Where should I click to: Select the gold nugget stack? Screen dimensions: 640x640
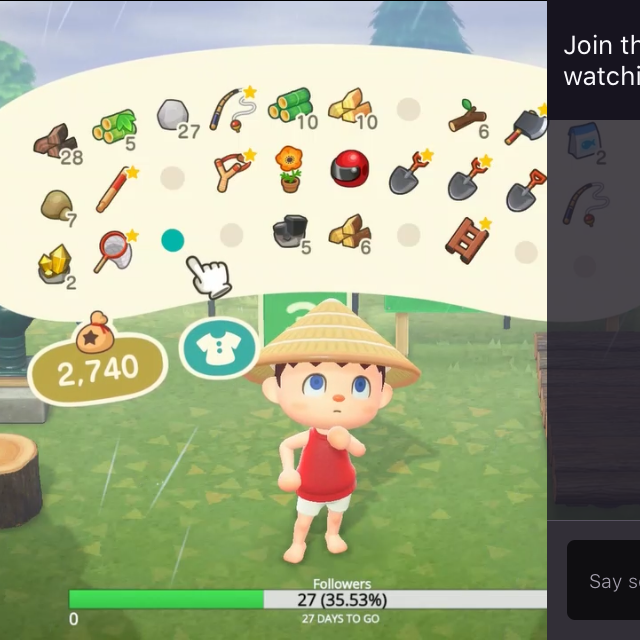54,264
